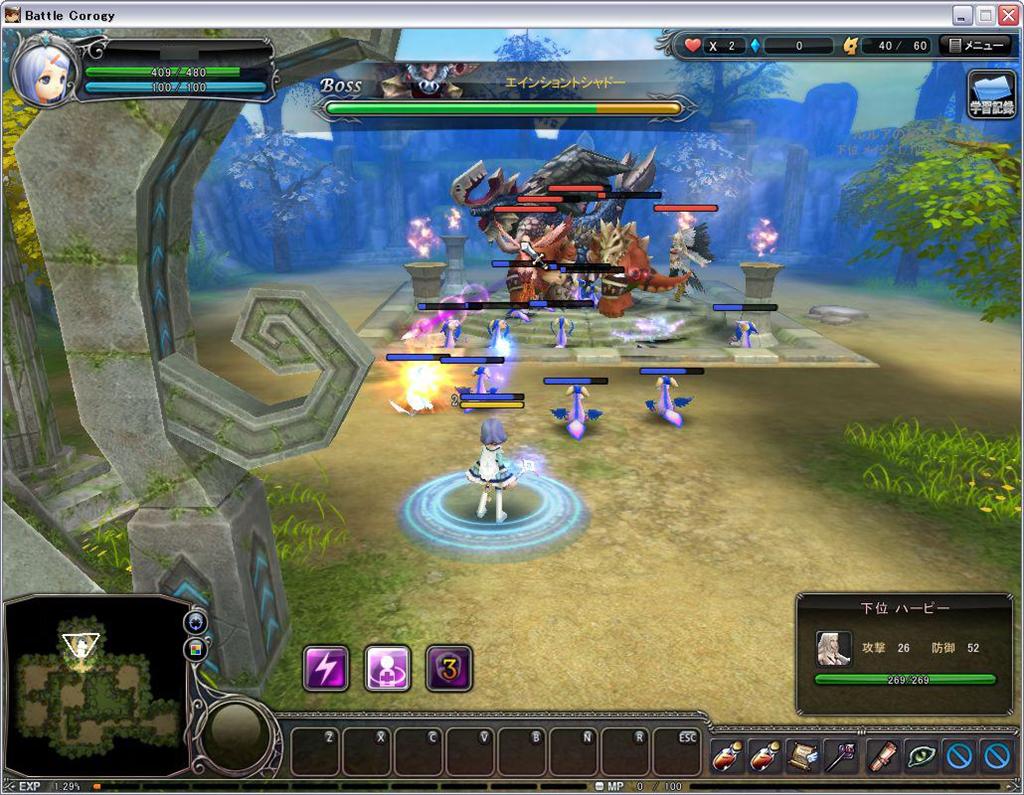The height and width of the screenshot is (795, 1024).
Task: Trigger the shield number 3 skill
Action: [449, 668]
